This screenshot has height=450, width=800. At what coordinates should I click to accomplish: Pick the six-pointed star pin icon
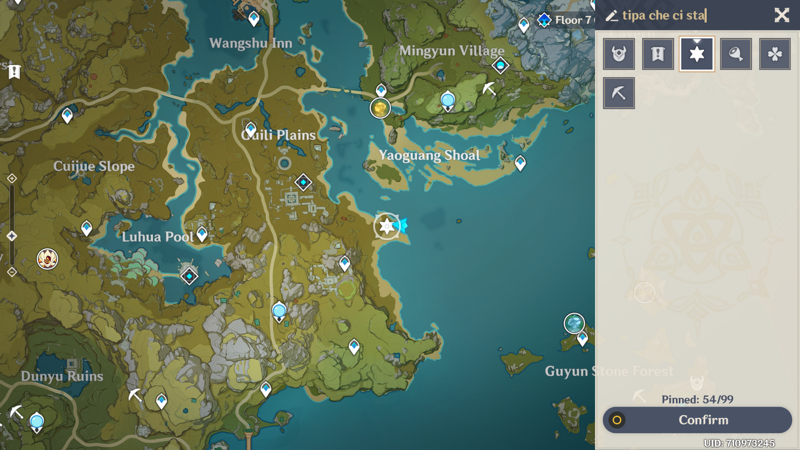(697, 54)
